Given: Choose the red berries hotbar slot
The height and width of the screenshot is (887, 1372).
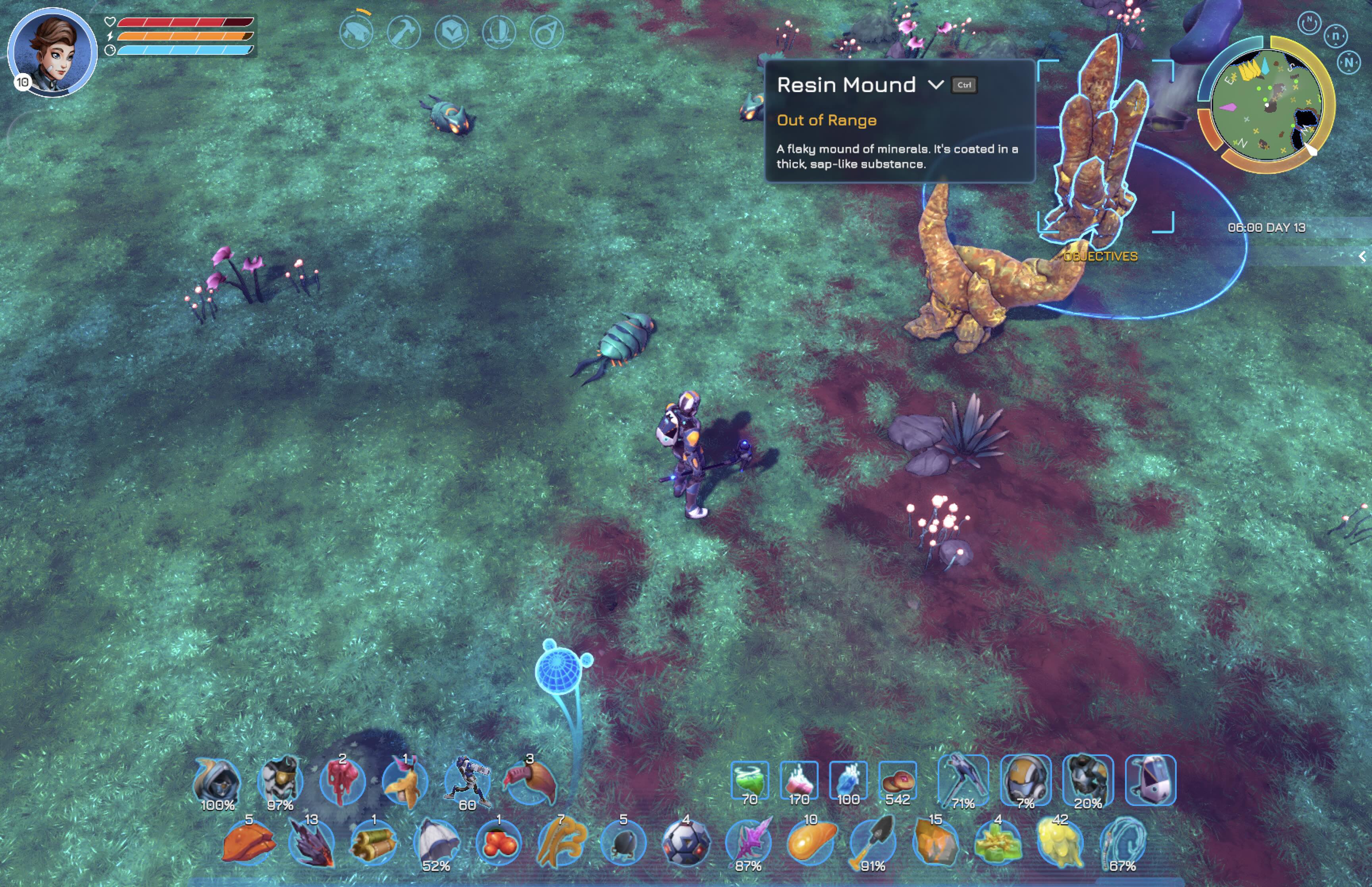Looking at the screenshot, I should pyautogui.click(x=499, y=843).
